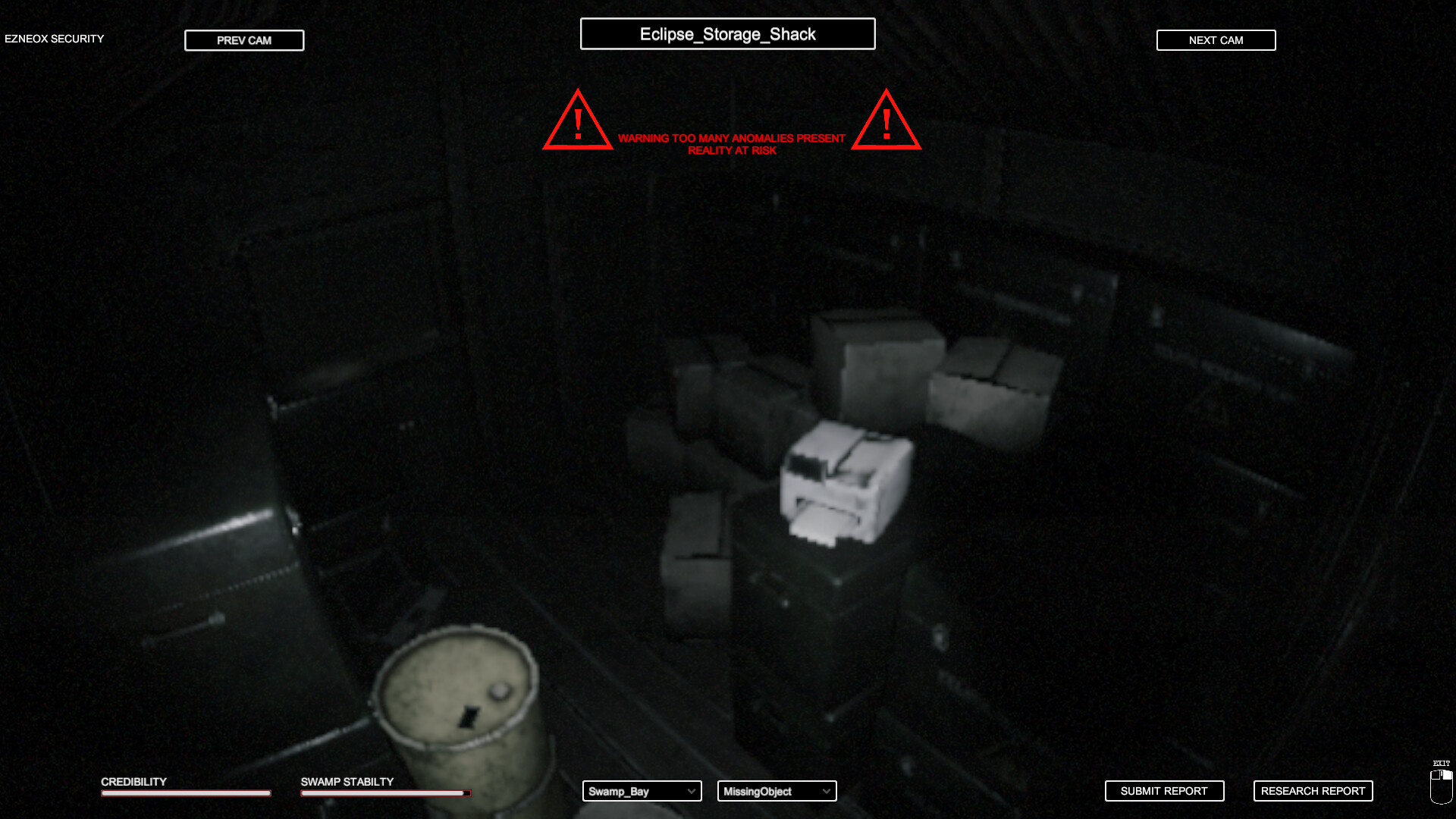1456x819 pixels.
Task: Submit your anomaly report
Action: [1165, 791]
